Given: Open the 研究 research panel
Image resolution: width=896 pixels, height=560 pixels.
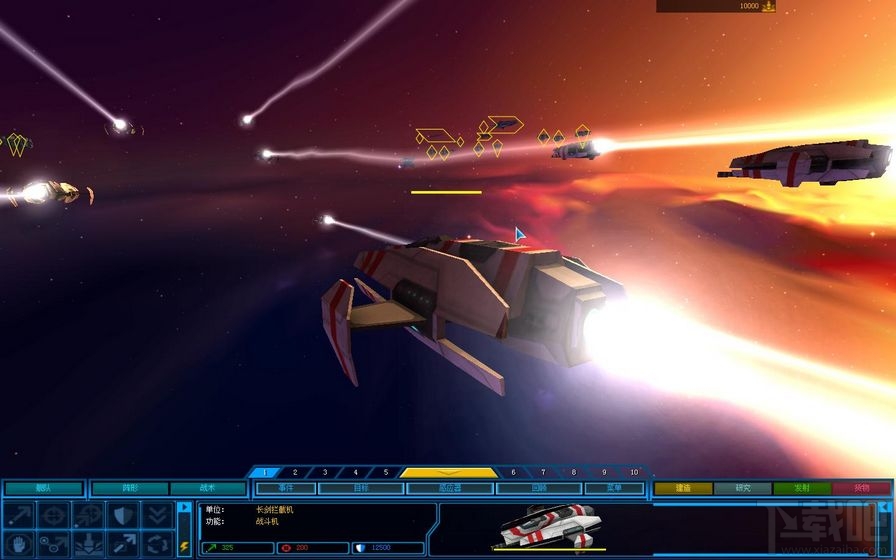Looking at the screenshot, I should click(x=743, y=489).
